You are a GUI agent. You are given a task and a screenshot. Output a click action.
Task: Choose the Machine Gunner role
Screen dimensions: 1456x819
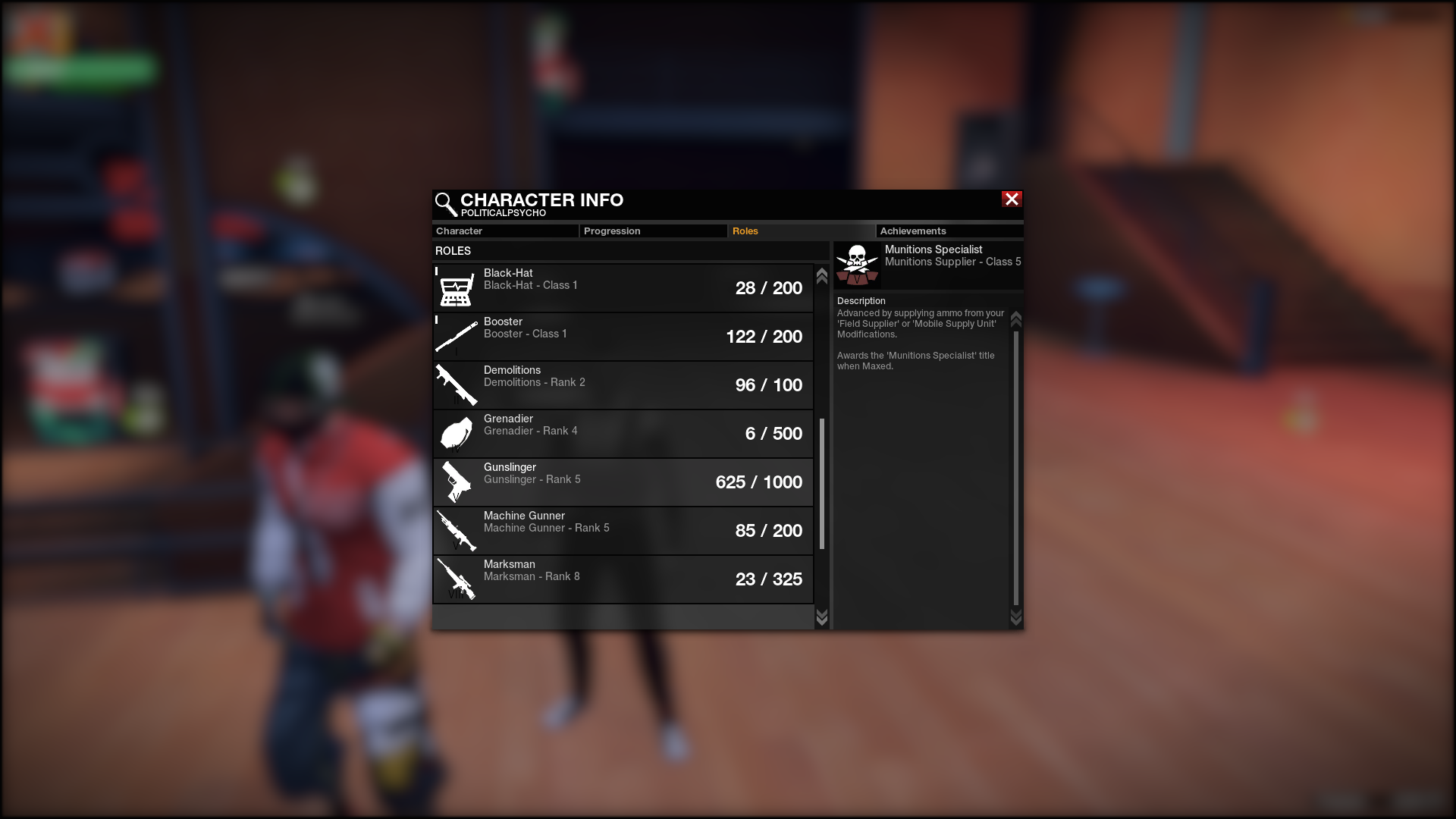(x=623, y=531)
